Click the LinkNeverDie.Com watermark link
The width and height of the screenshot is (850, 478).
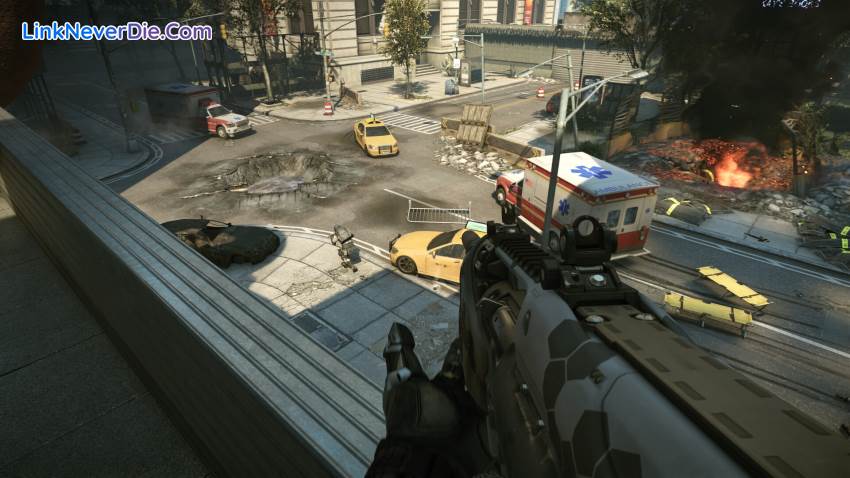(x=117, y=31)
